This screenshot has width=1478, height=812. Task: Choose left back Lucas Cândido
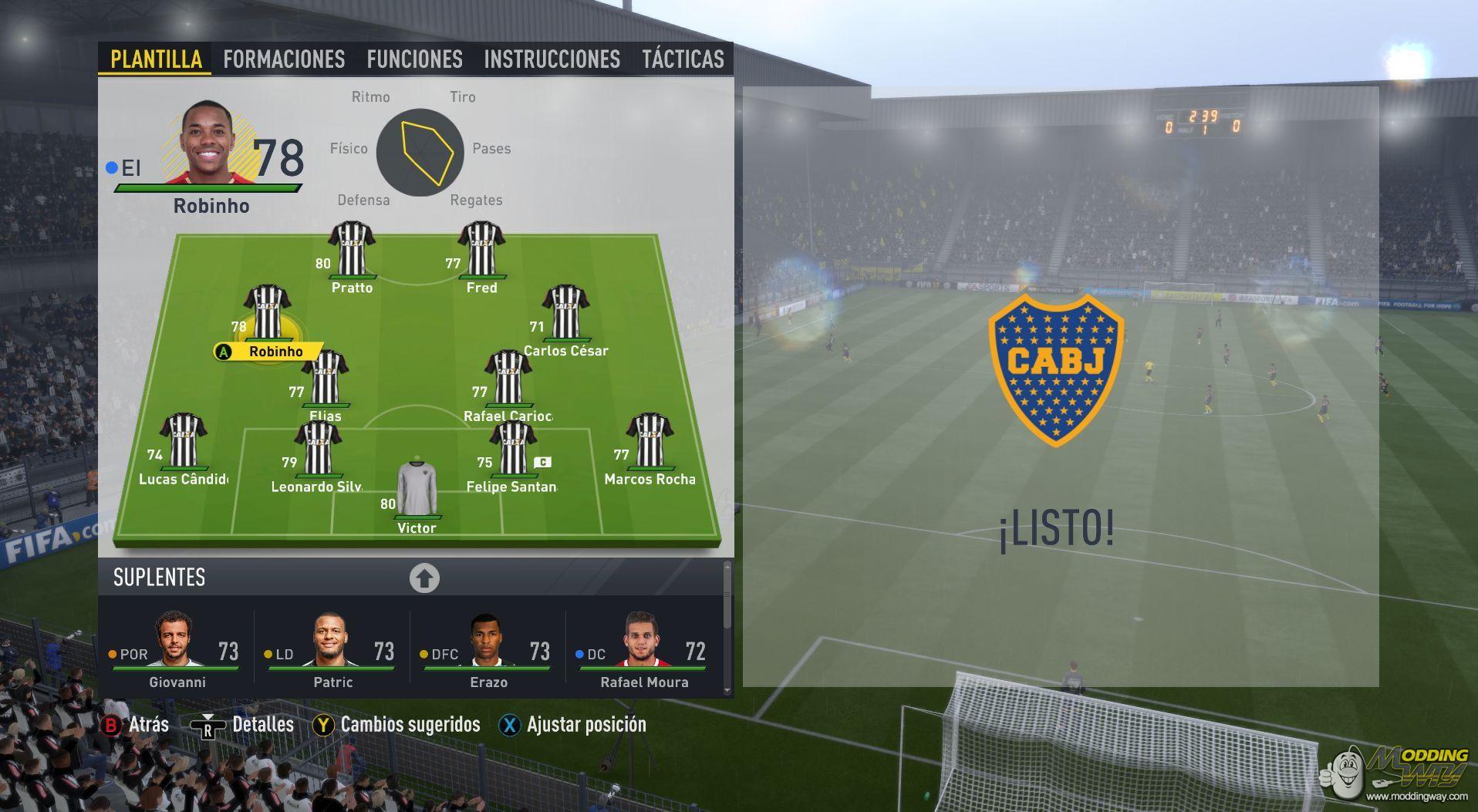coord(183,441)
